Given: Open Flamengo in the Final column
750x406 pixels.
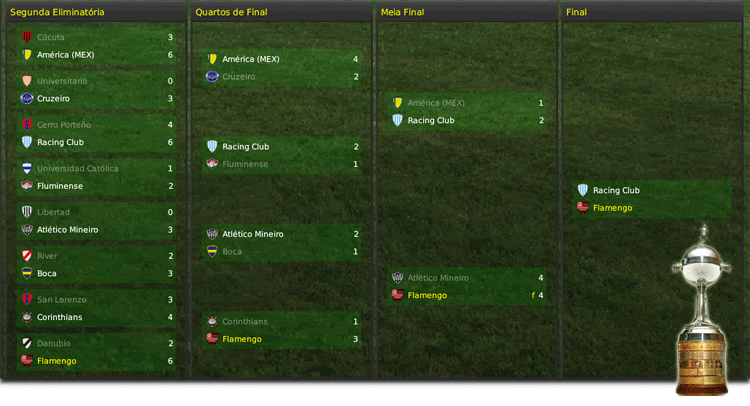Looking at the screenshot, I should (x=612, y=208).
